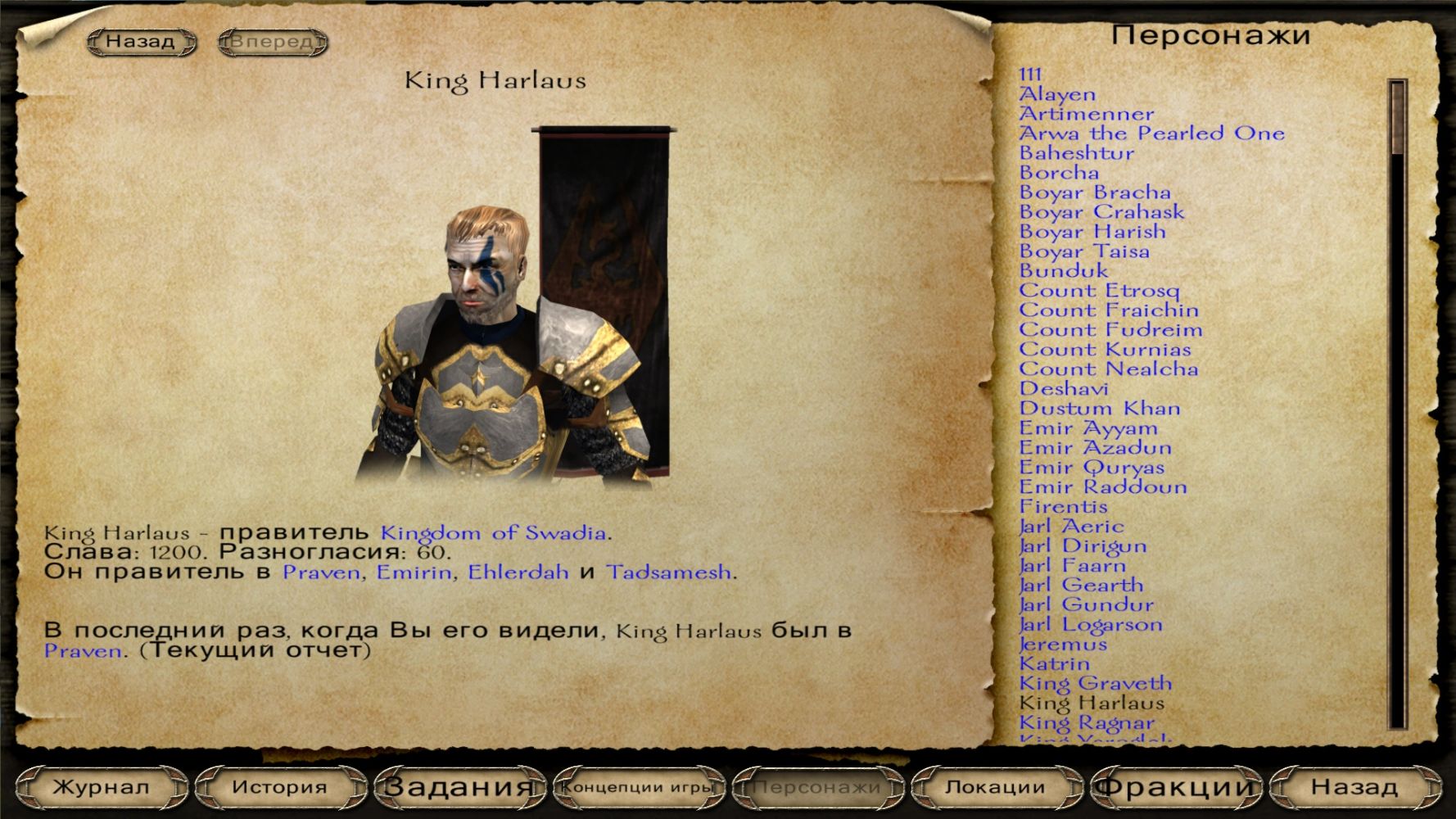Select King Graveth in the list

(1096, 684)
